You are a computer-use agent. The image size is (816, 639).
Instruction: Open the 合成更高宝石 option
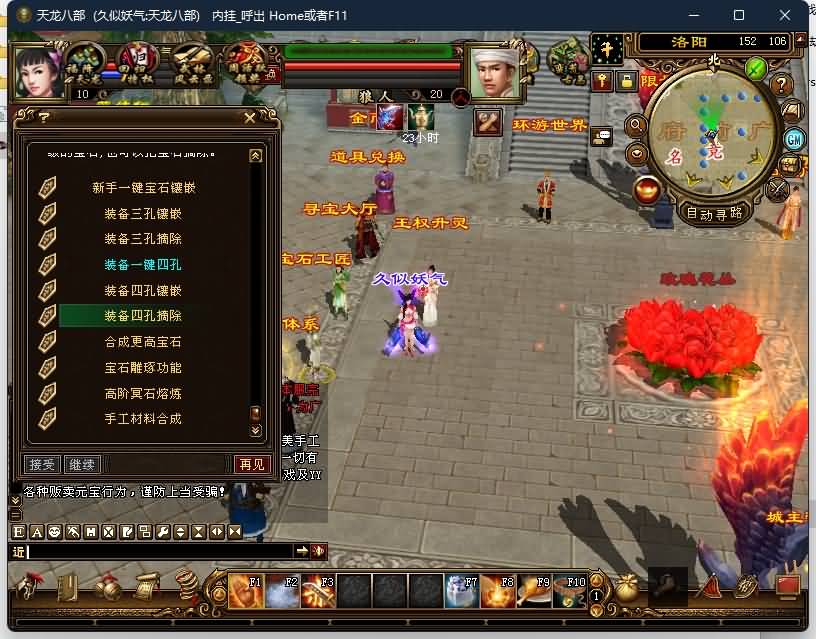(x=143, y=342)
